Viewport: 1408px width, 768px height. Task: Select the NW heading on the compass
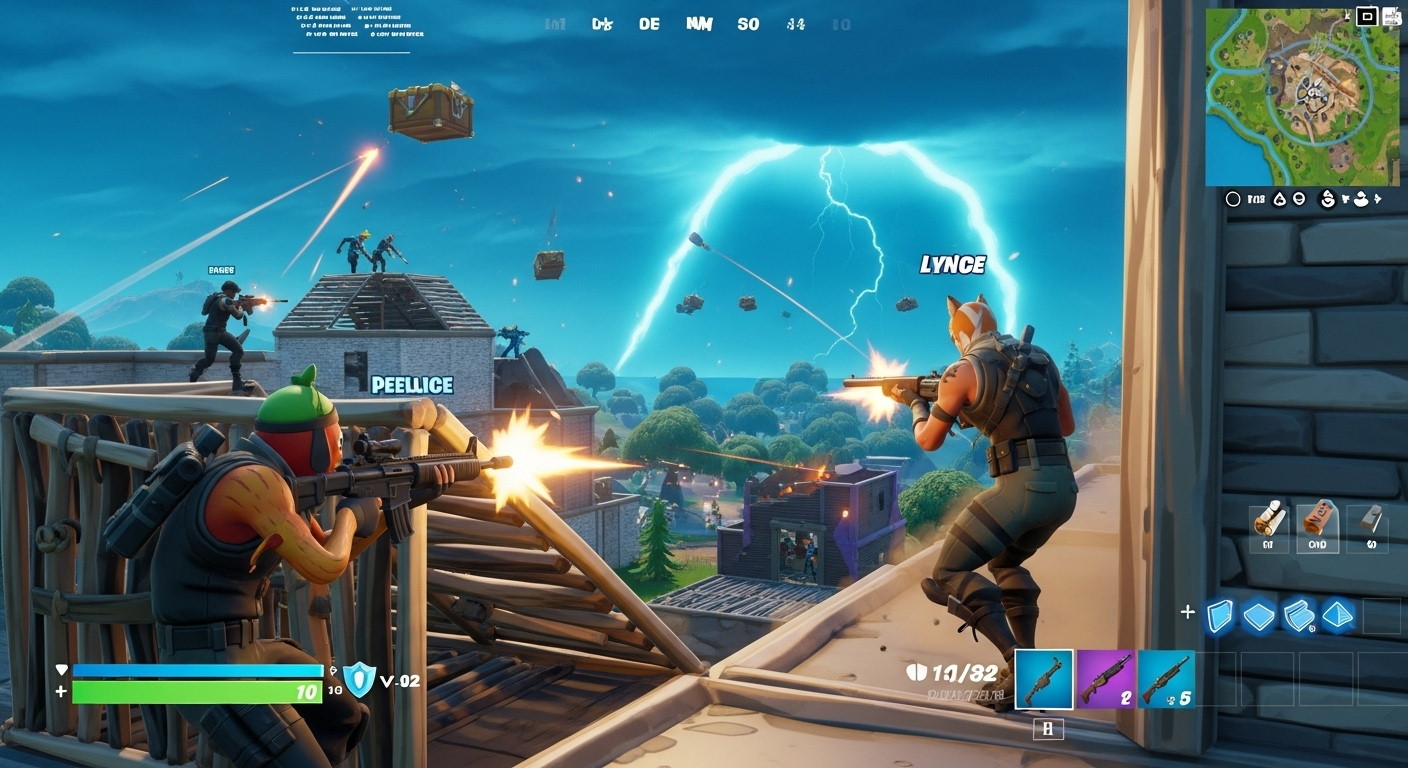[x=699, y=23]
